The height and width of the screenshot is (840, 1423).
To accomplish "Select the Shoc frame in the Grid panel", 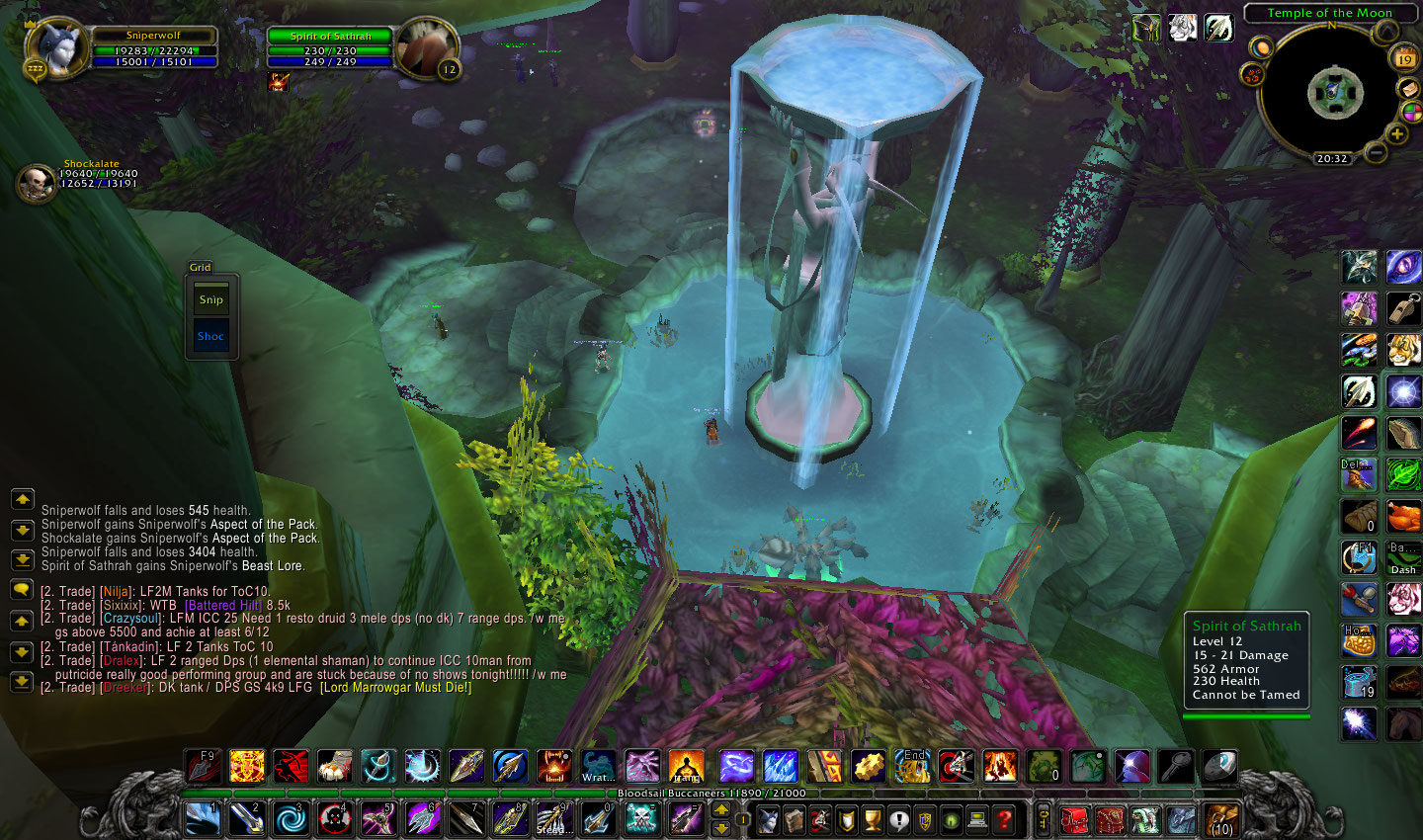I will (x=210, y=335).
